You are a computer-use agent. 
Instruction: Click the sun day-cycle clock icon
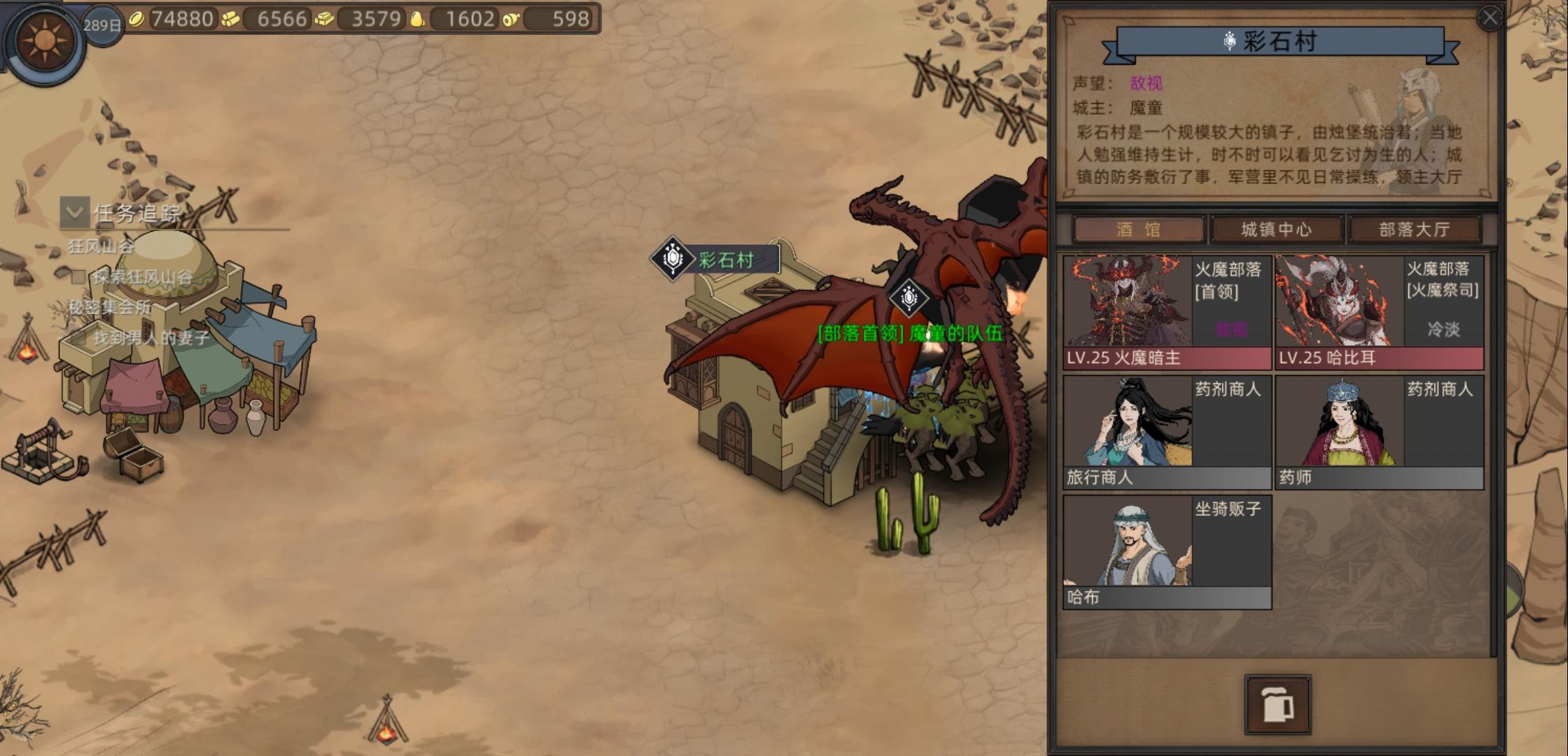click(x=45, y=41)
